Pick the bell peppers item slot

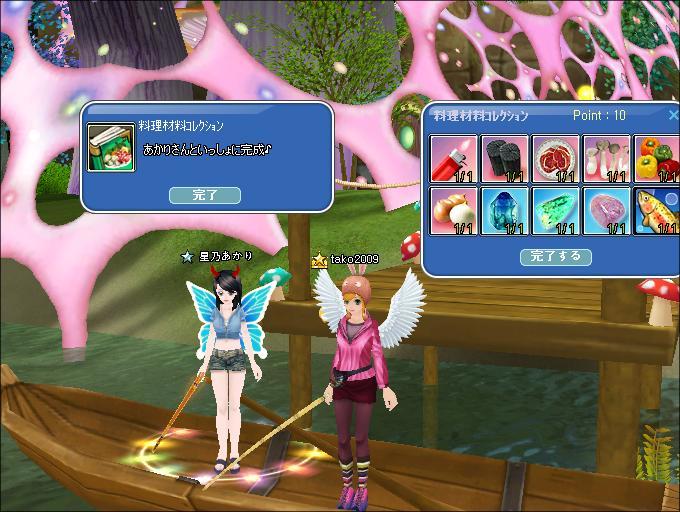click(x=656, y=159)
